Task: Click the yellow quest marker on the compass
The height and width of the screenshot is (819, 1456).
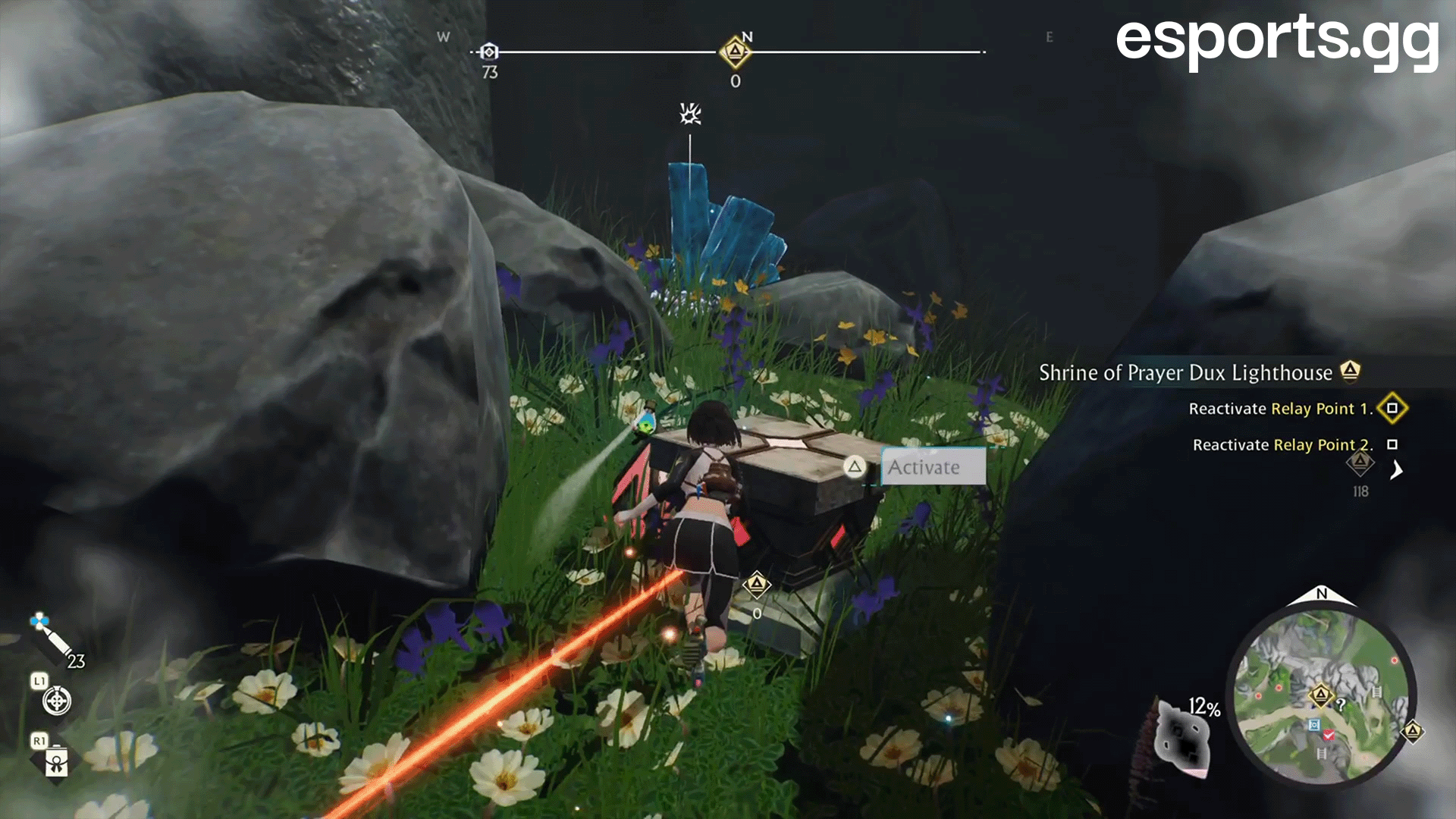Action: tap(735, 52)
